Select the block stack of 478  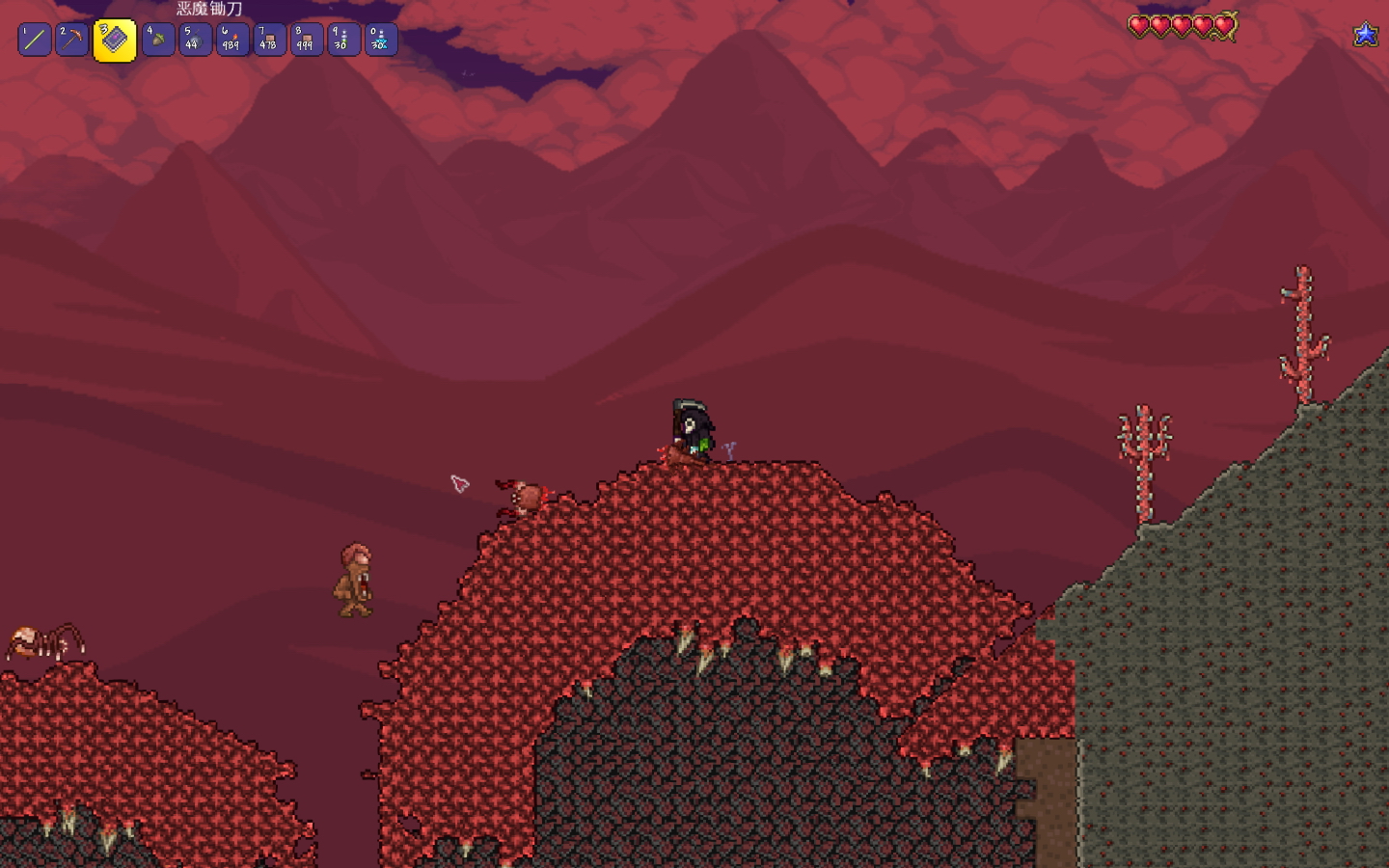pos(269,40)
